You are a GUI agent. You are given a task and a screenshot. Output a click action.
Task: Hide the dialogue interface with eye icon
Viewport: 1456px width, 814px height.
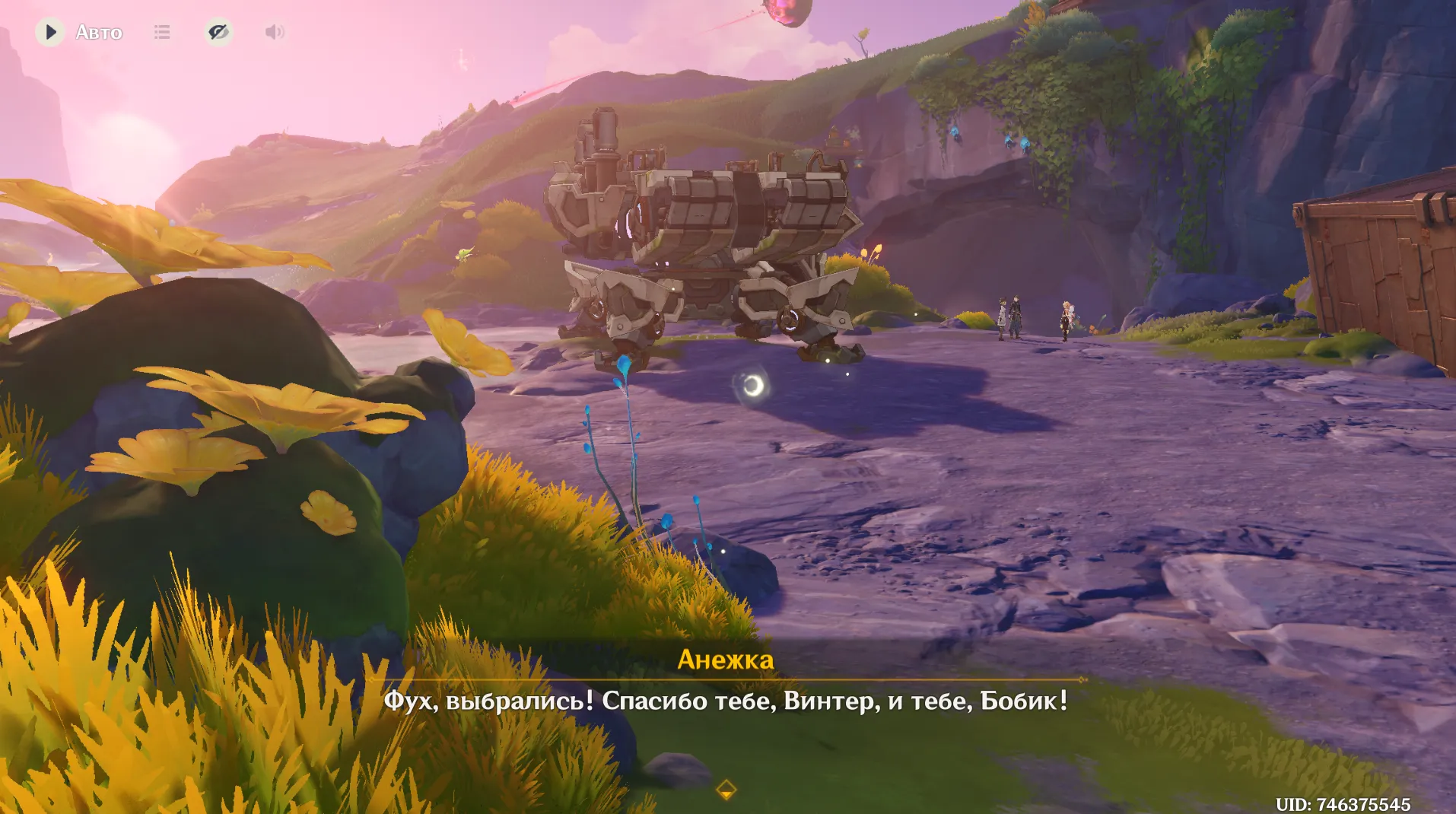[x=218, y=32]
